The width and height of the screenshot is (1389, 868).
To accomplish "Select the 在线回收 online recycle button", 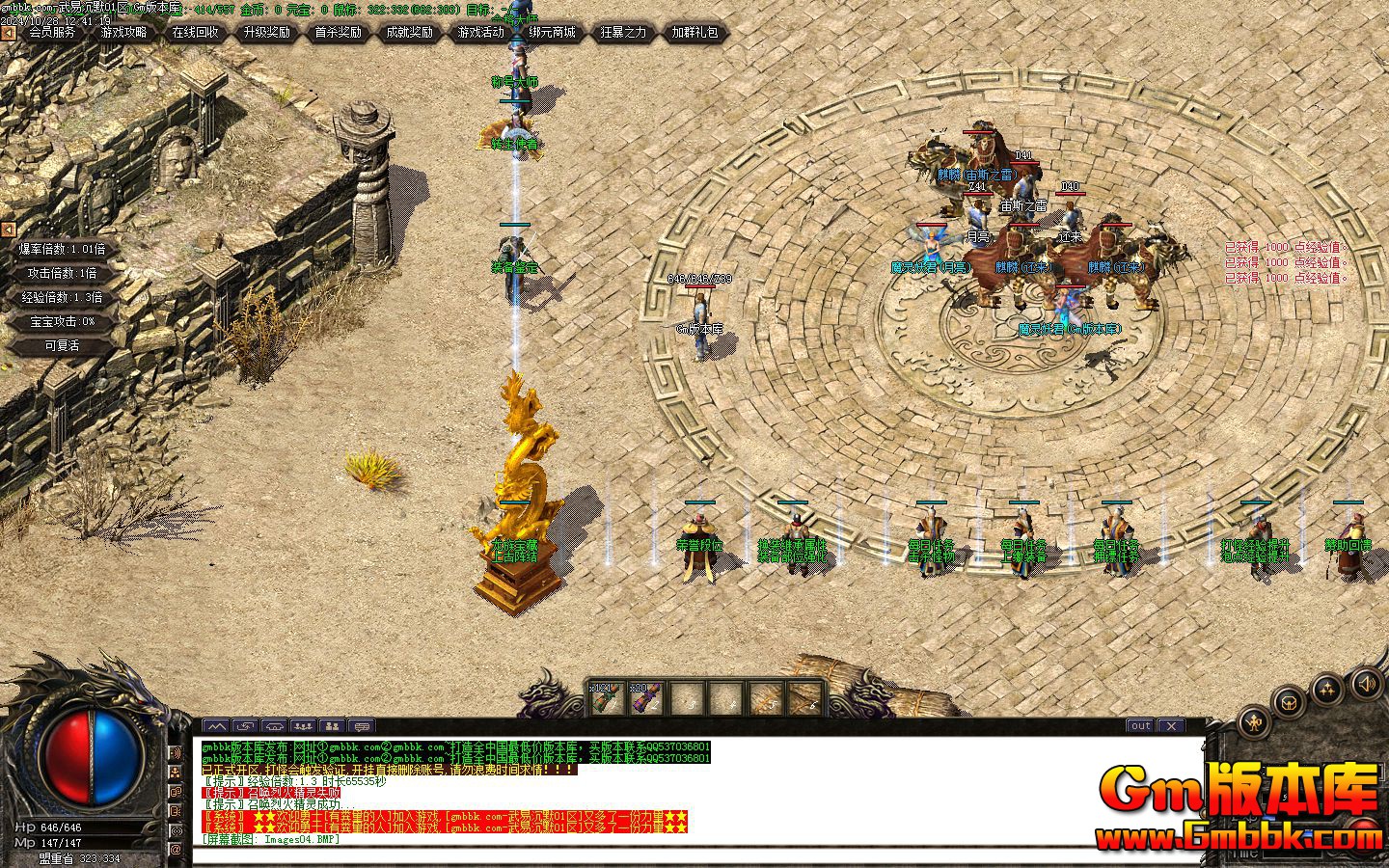I will tap(196, 33).
